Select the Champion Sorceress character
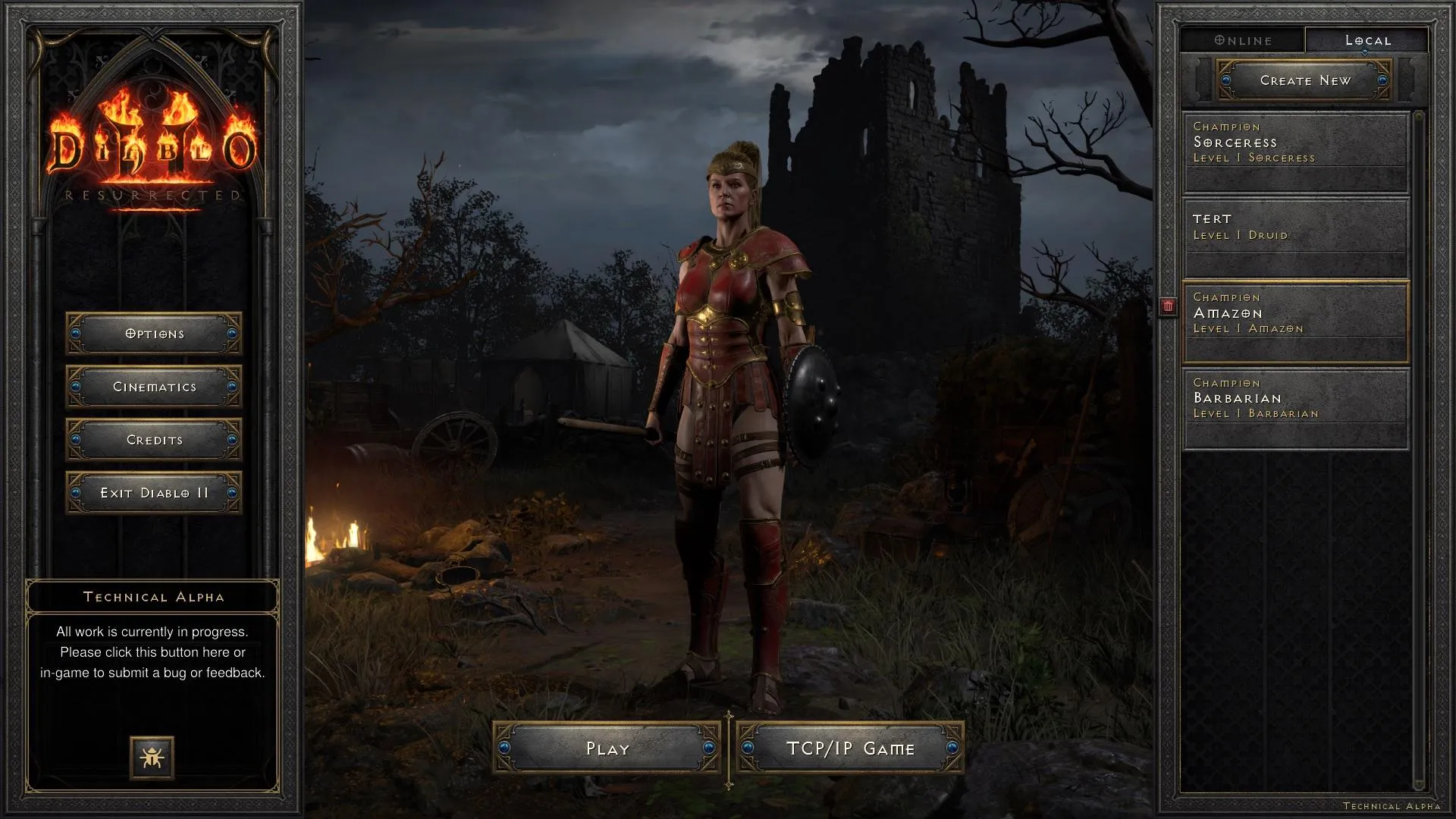The width and height of the screenshot is (1456, 819). pyautogui.click(x=1296, y=152)
